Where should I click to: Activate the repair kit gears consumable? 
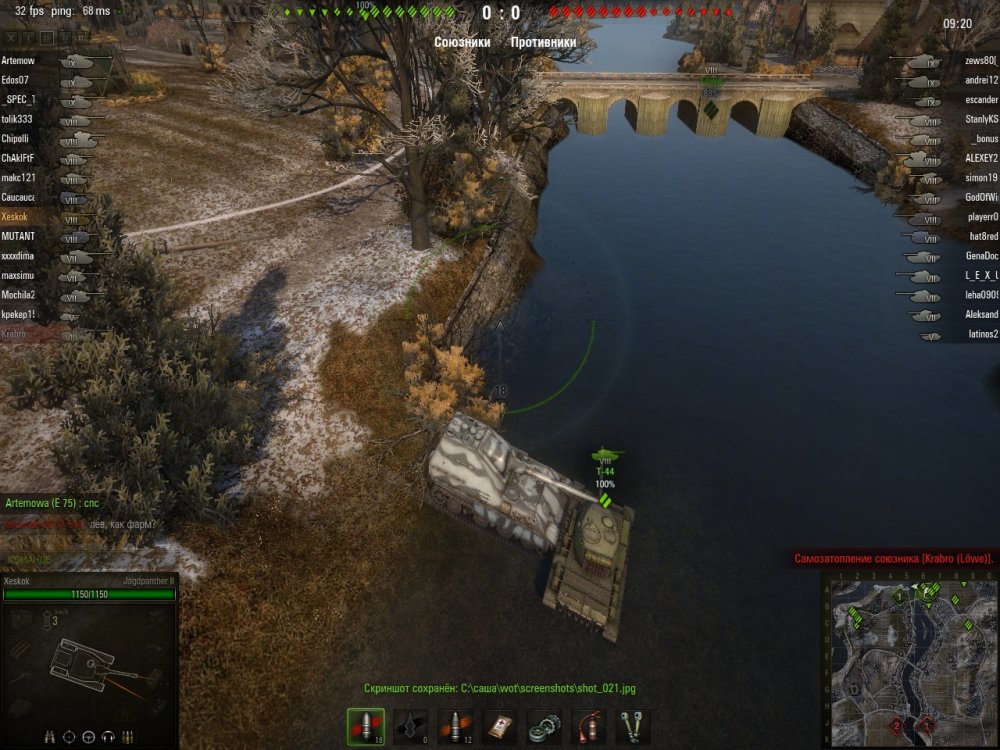pyautogui.click(x=544, y=726)
